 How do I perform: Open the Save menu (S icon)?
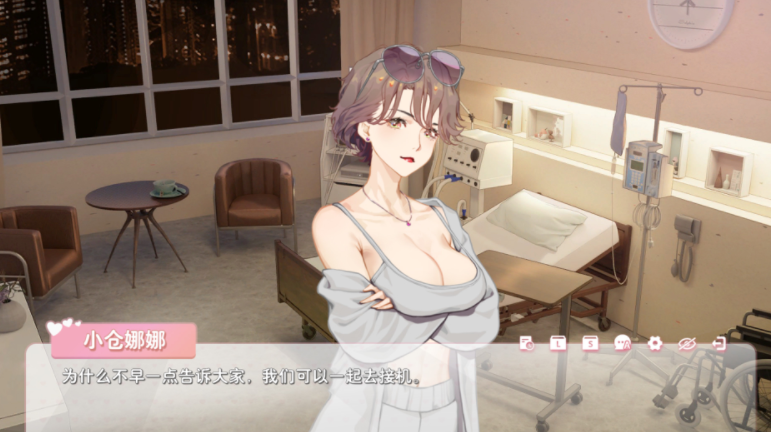click(591, 344)
